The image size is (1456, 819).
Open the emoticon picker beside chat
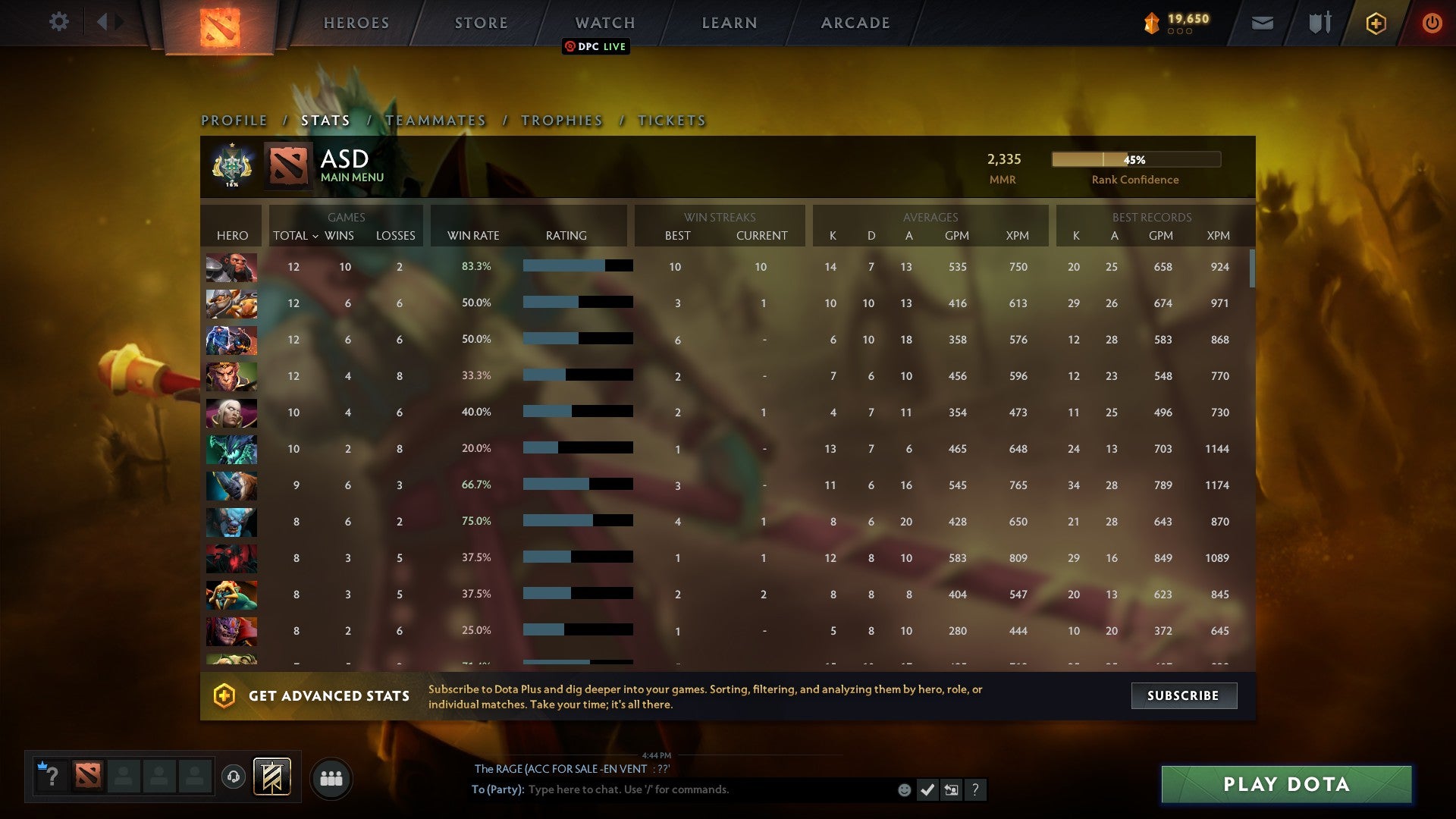905,789
